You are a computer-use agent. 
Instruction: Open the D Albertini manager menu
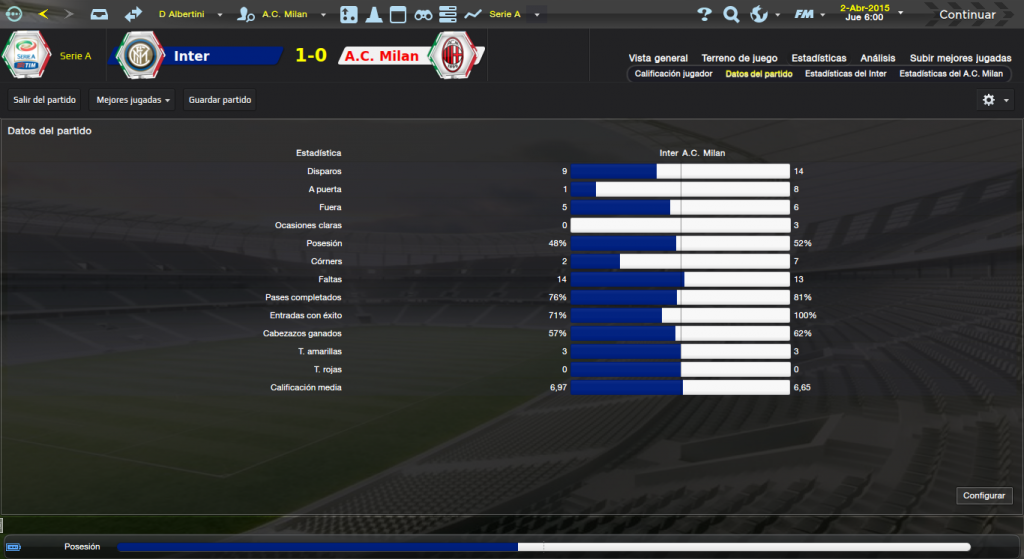[x=190, y=15]
